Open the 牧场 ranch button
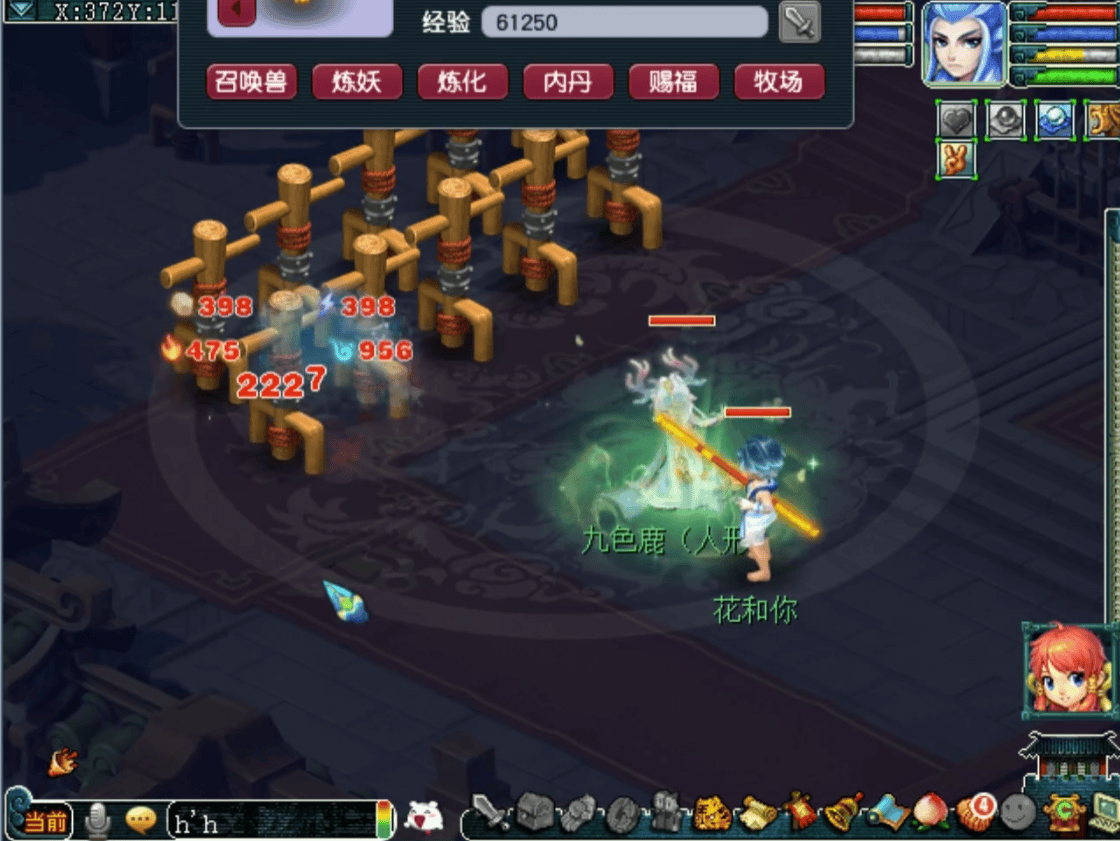Image resolution: width=1120 pixels, height=841 pixels. click(779, 82)
